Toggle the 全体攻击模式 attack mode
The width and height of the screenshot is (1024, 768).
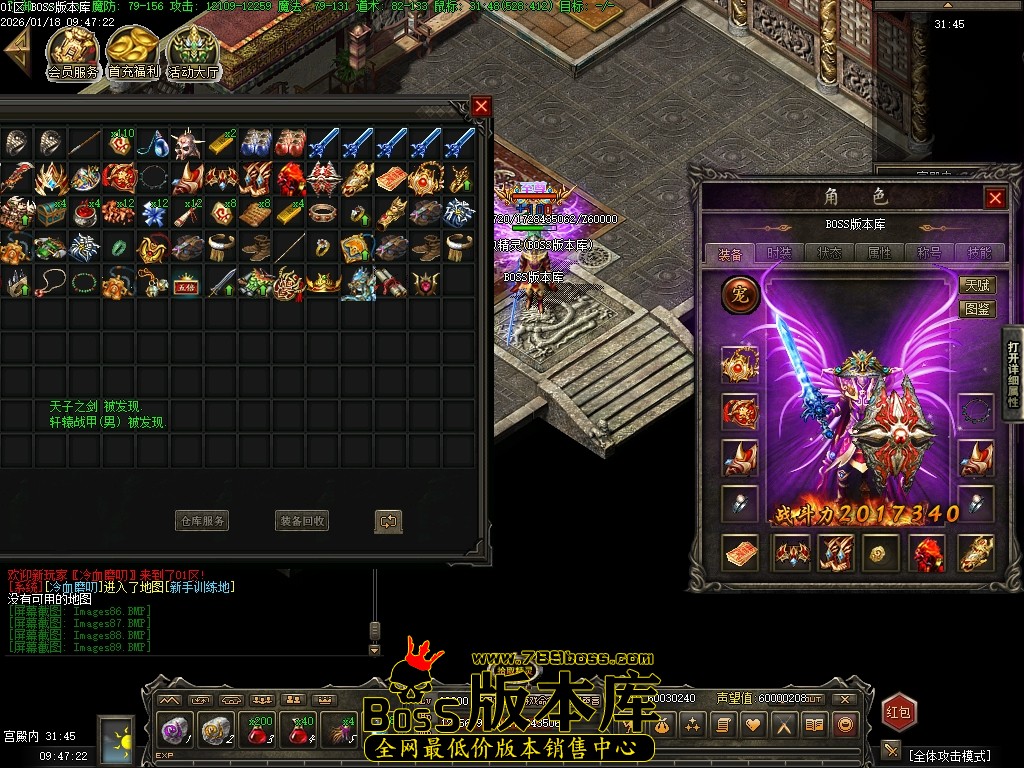[949, 755]
